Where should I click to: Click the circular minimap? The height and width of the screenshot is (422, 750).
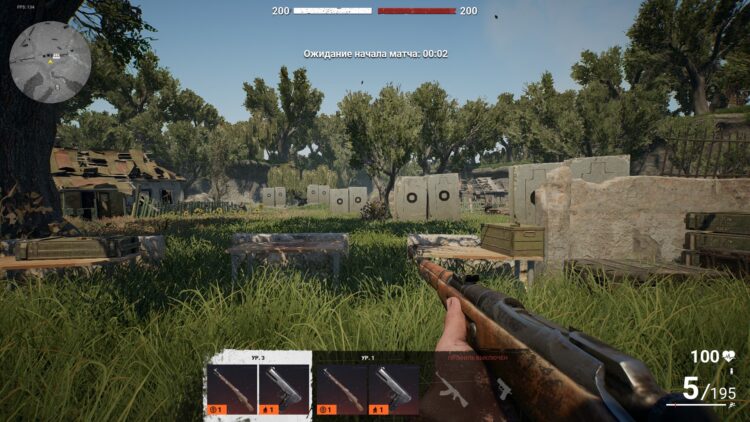pyautogui.click(x=50, y=62)
